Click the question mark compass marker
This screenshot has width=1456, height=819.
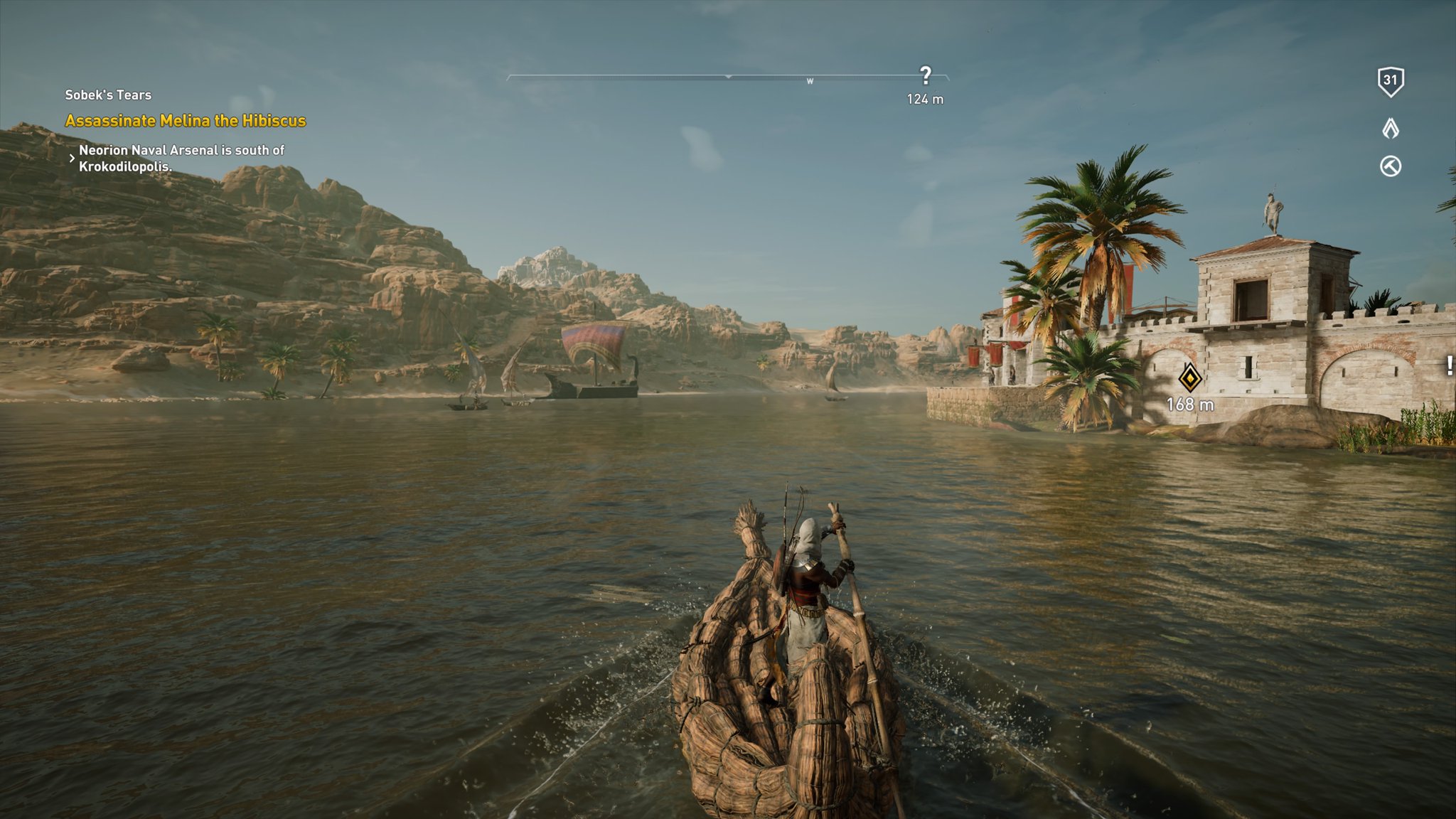click(925, 75)
